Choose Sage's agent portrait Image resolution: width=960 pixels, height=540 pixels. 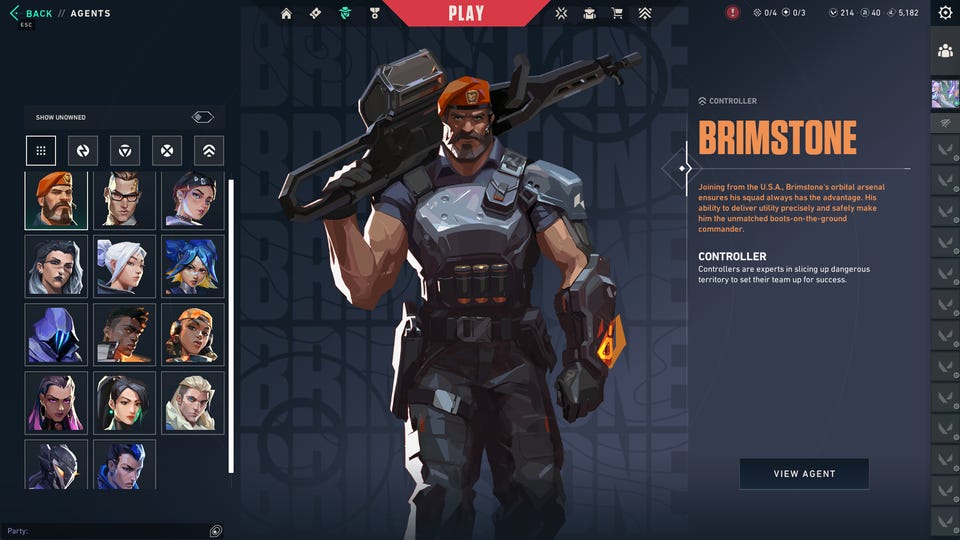(125, 403)
